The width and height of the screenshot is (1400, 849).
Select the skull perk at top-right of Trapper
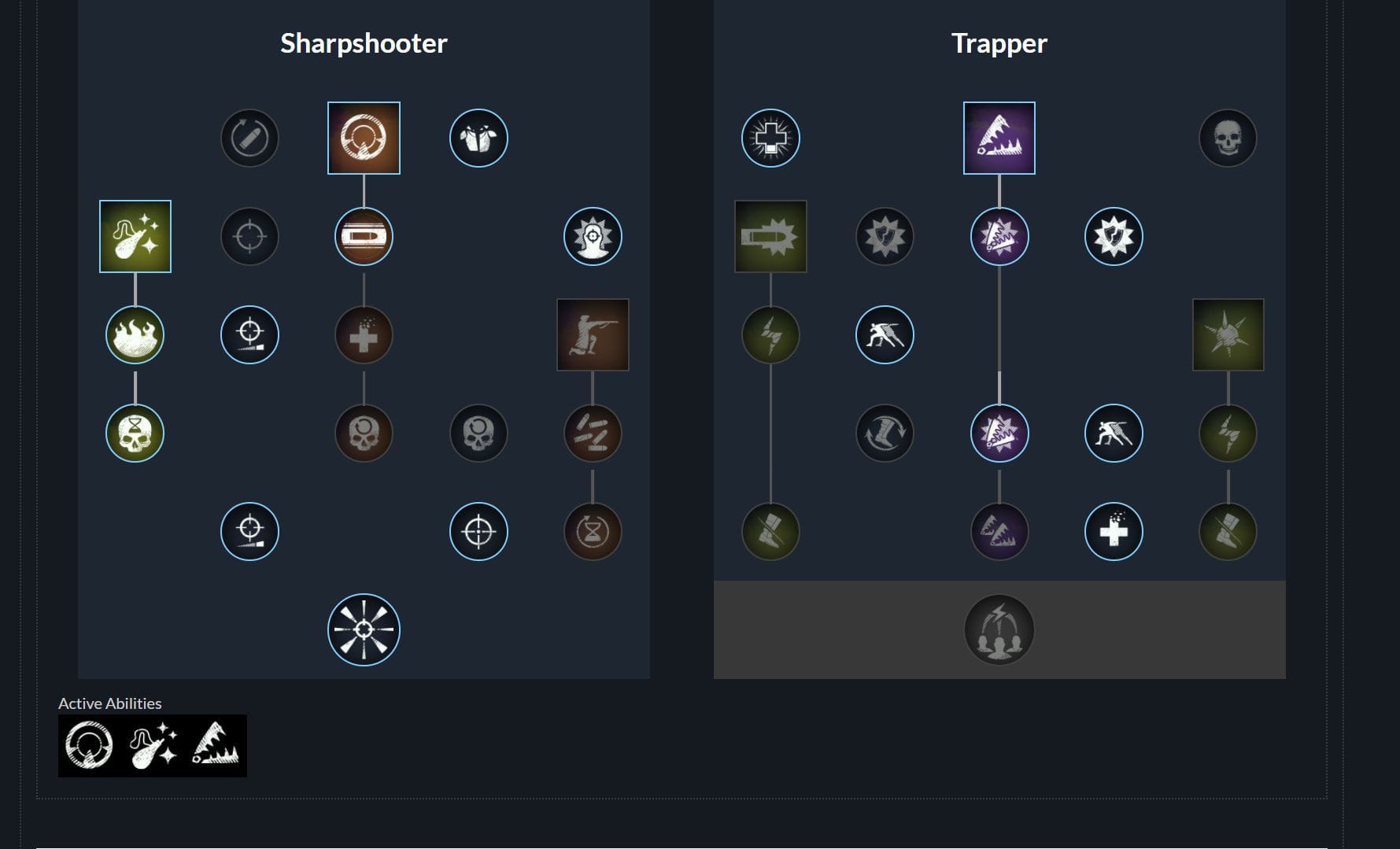click(x=1228, y=138)
